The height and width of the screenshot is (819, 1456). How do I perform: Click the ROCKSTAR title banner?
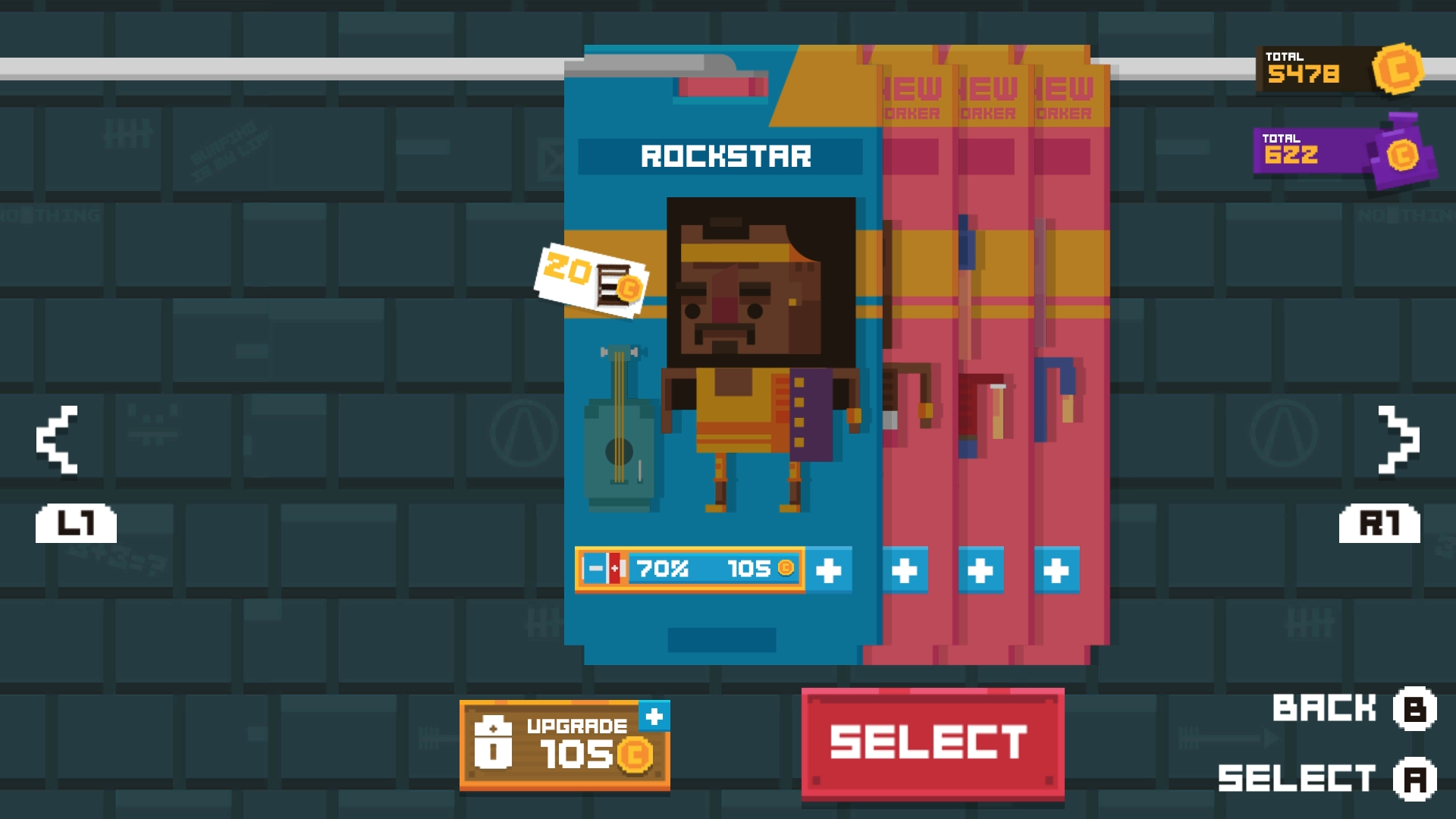pyautogui.click(x=726, y=157)
